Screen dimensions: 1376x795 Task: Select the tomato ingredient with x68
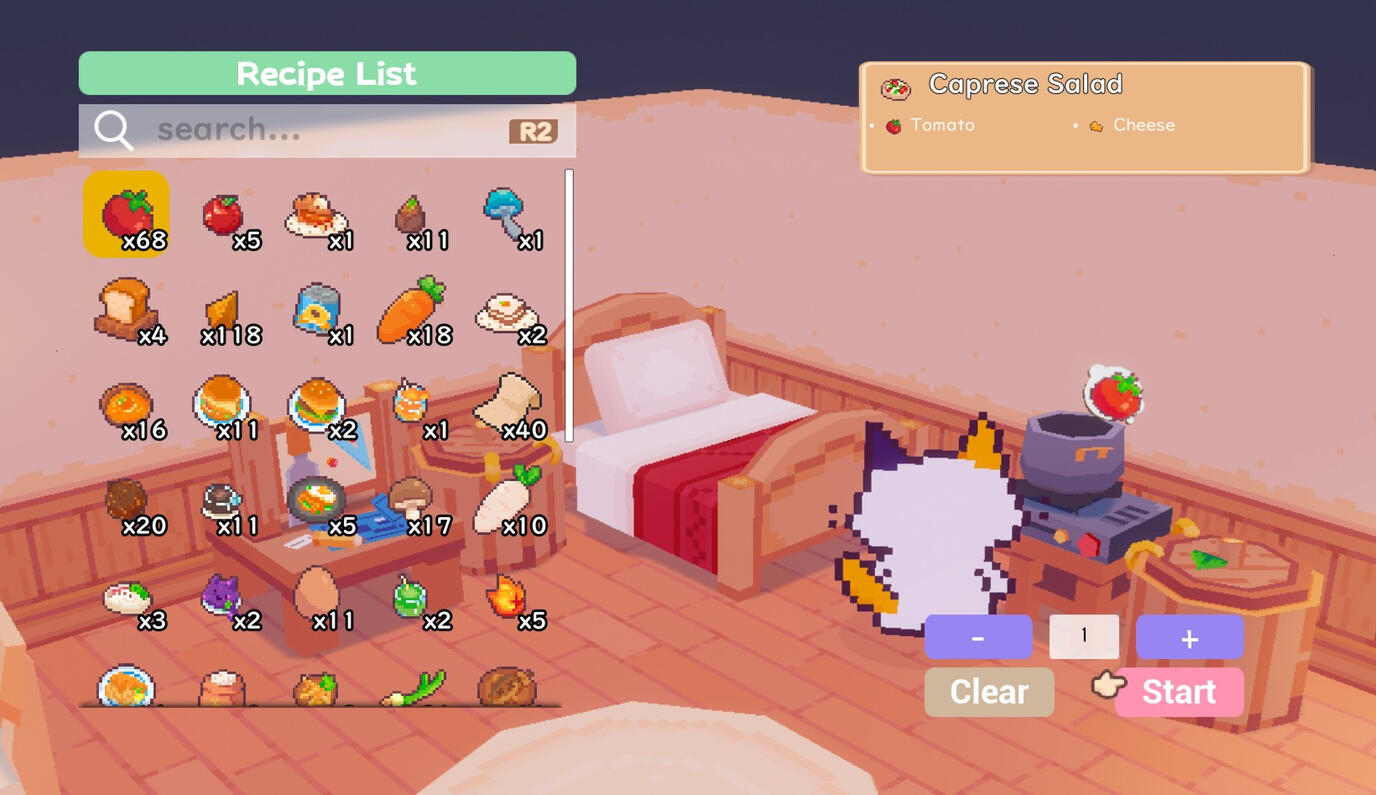click(126, 214)
